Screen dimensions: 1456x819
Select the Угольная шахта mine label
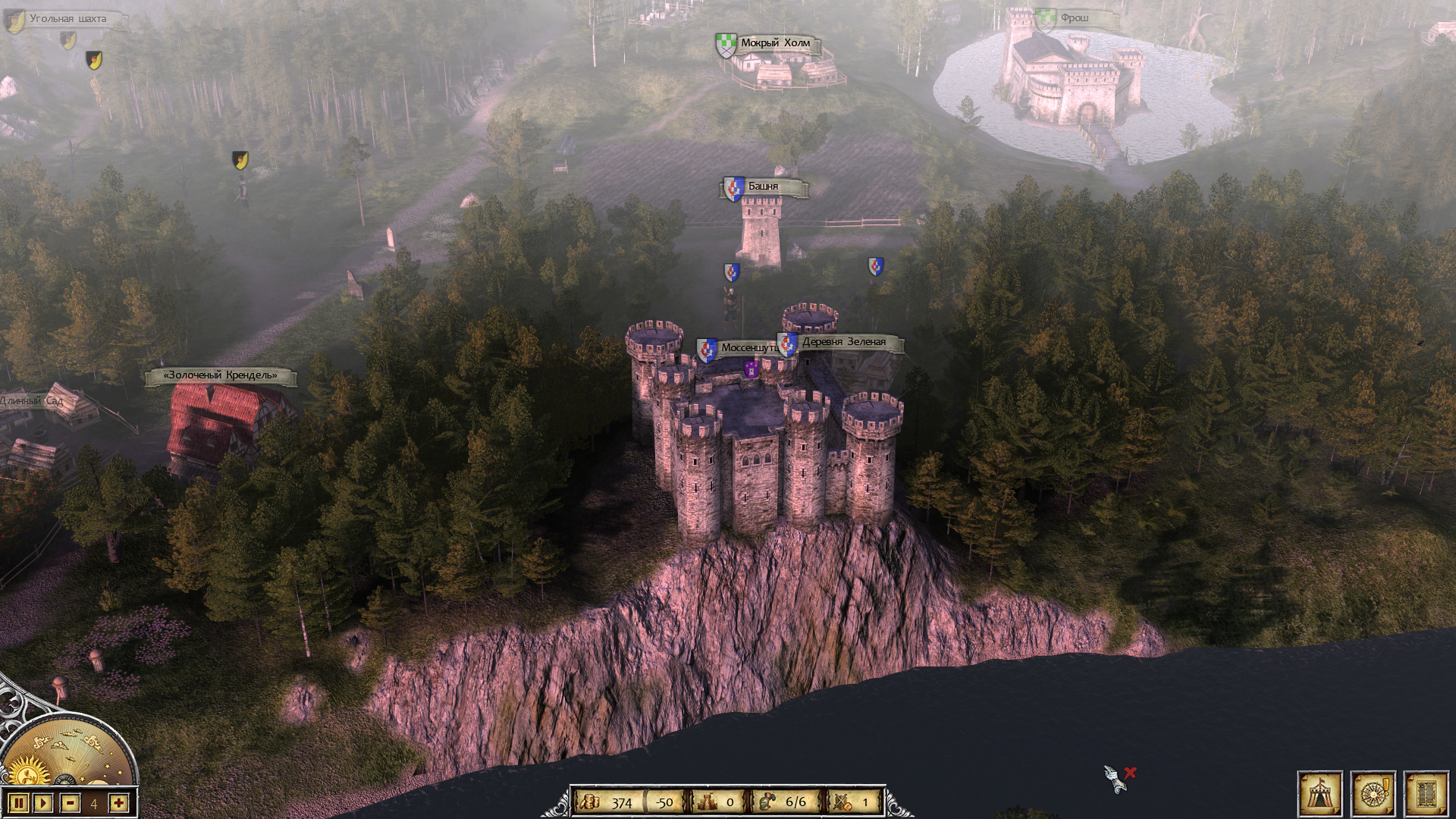(x=67, y=19)
